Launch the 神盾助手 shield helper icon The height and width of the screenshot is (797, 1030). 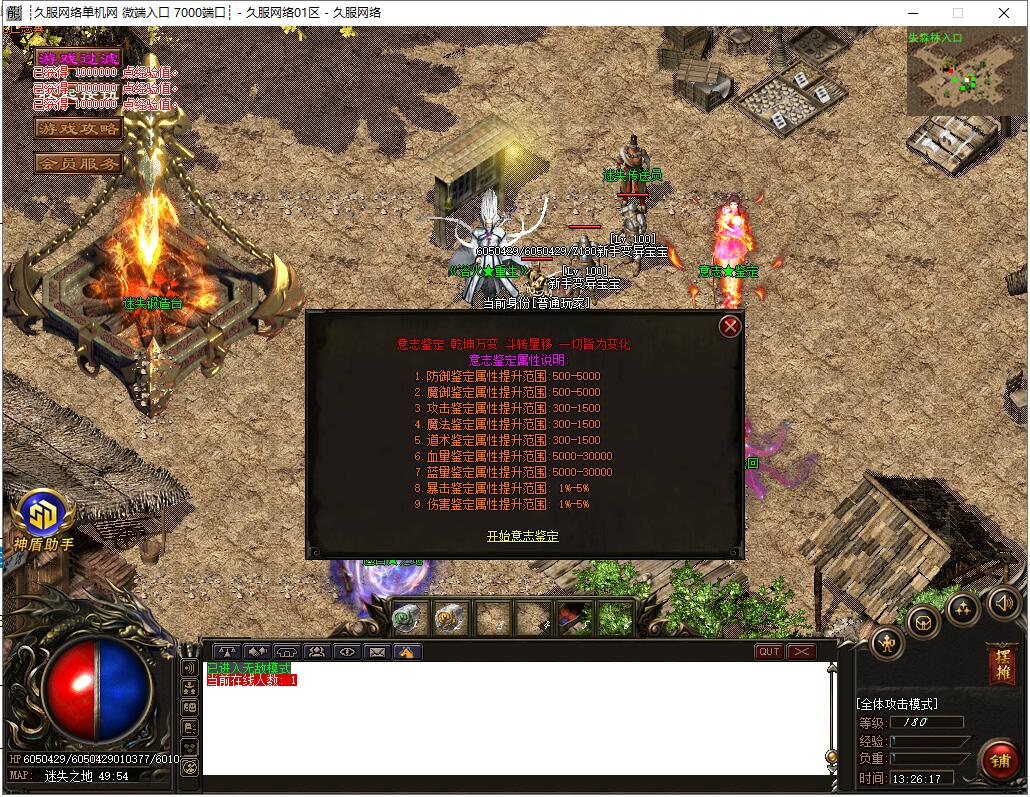43,516
